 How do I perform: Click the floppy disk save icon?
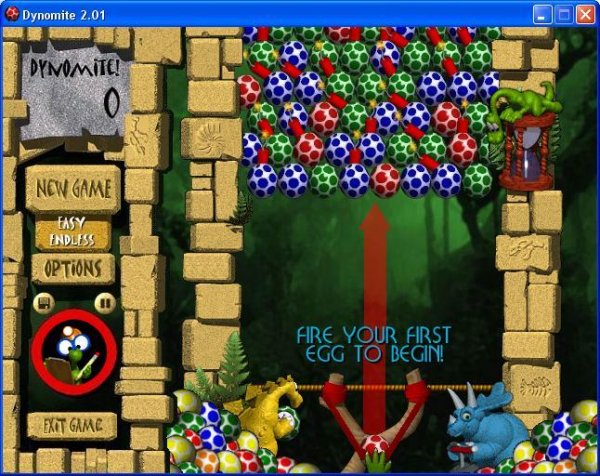[x=43, y=302]
